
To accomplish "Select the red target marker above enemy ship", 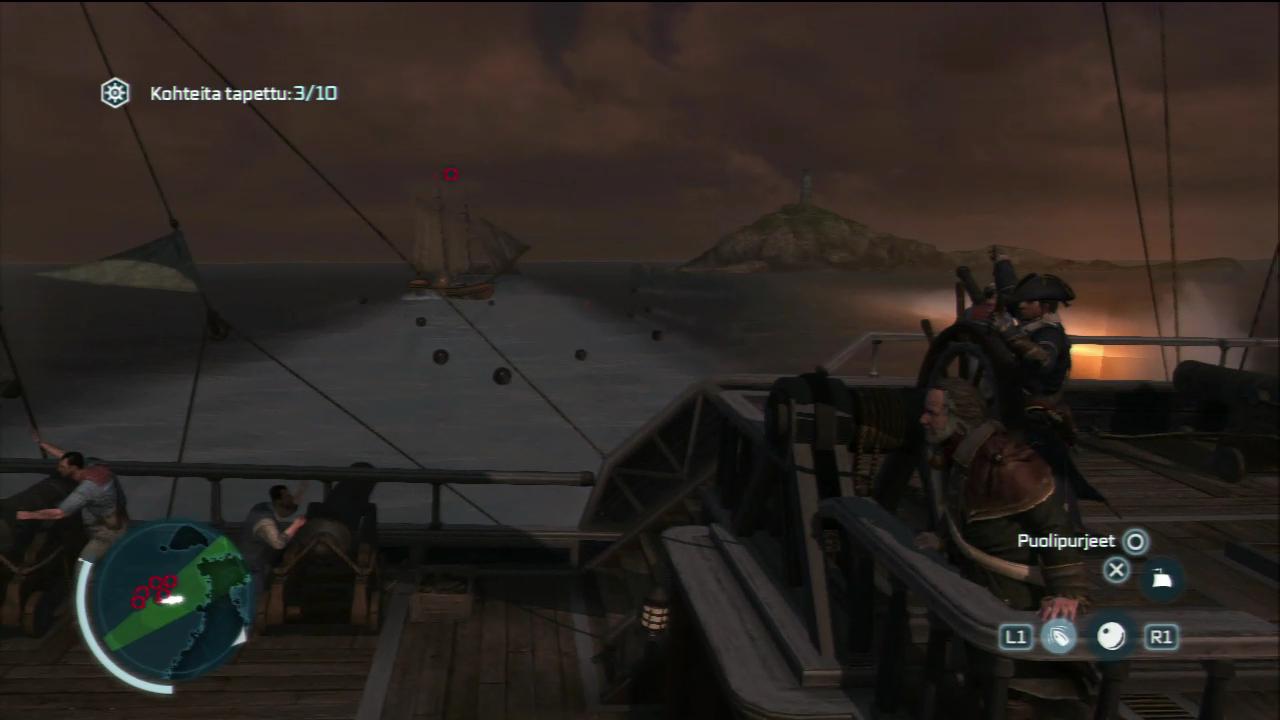I will (x=451, y=174).
